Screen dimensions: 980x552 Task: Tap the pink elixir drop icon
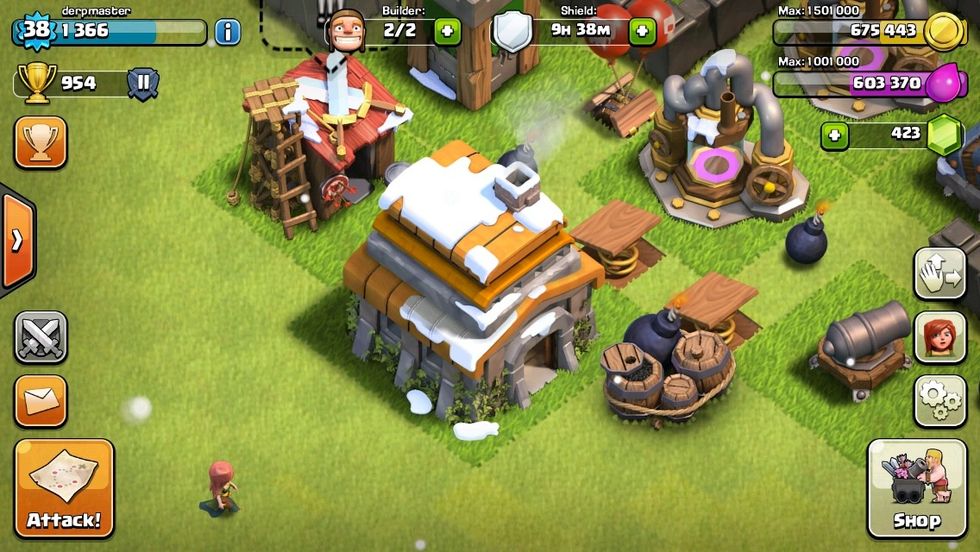click(942, 84)
